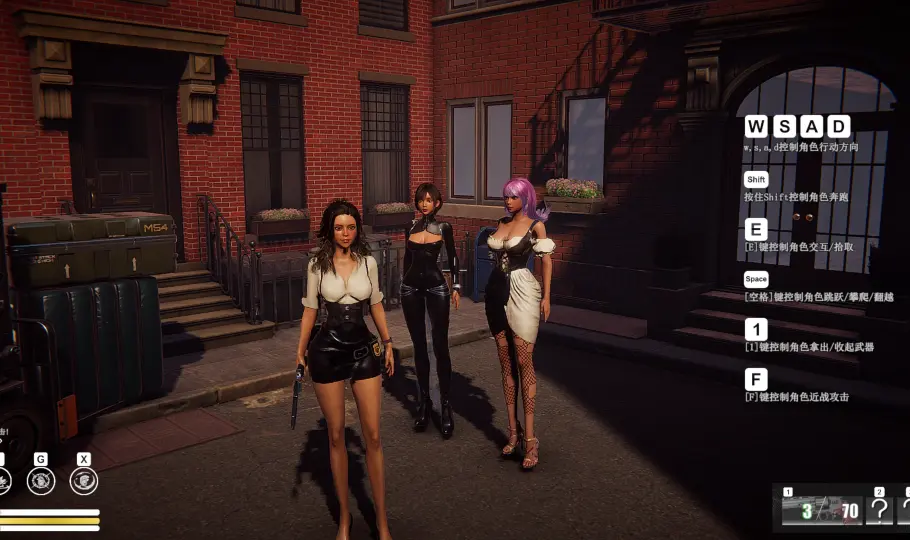Activate the circular skill icon under X
Screen dimensions: 910x540
(x=84, y=481)
